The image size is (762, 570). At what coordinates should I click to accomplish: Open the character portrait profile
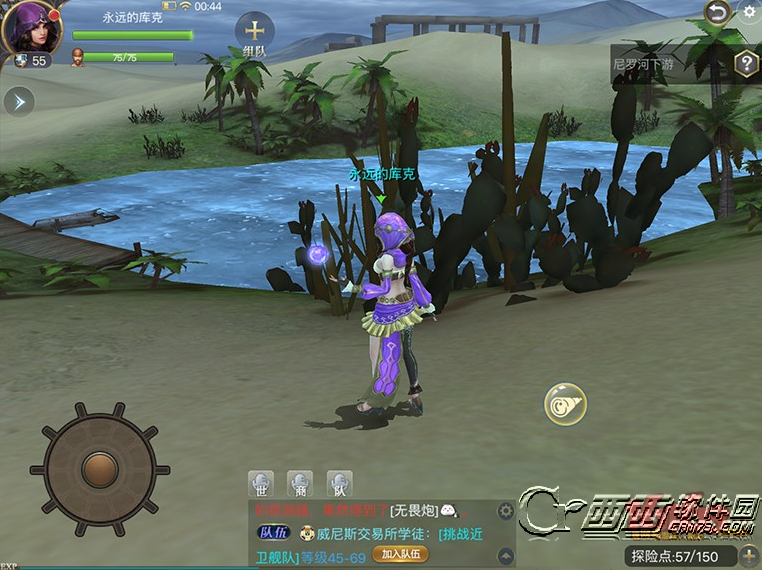click(33, 29)
